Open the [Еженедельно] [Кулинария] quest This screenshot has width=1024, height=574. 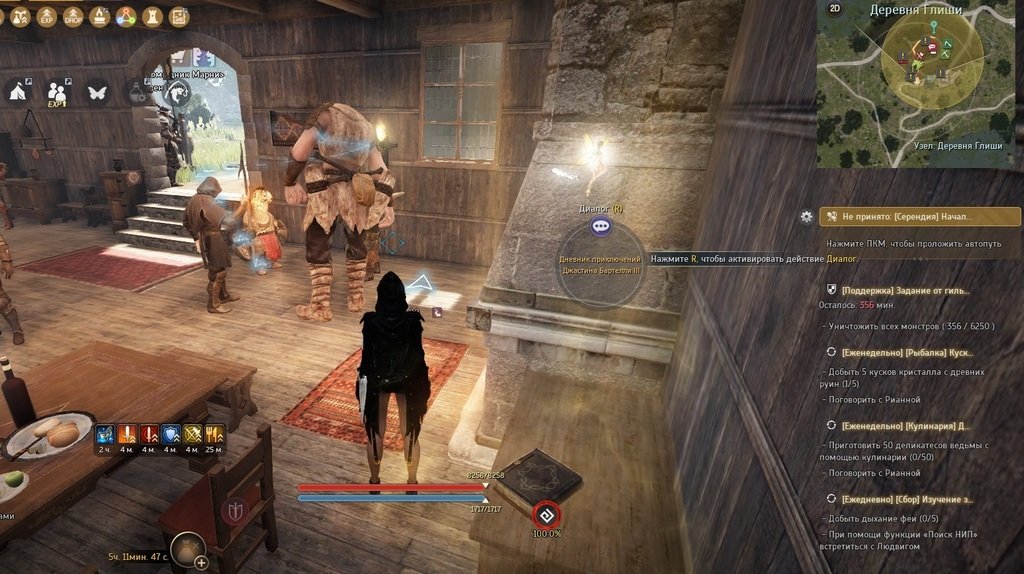904,426
